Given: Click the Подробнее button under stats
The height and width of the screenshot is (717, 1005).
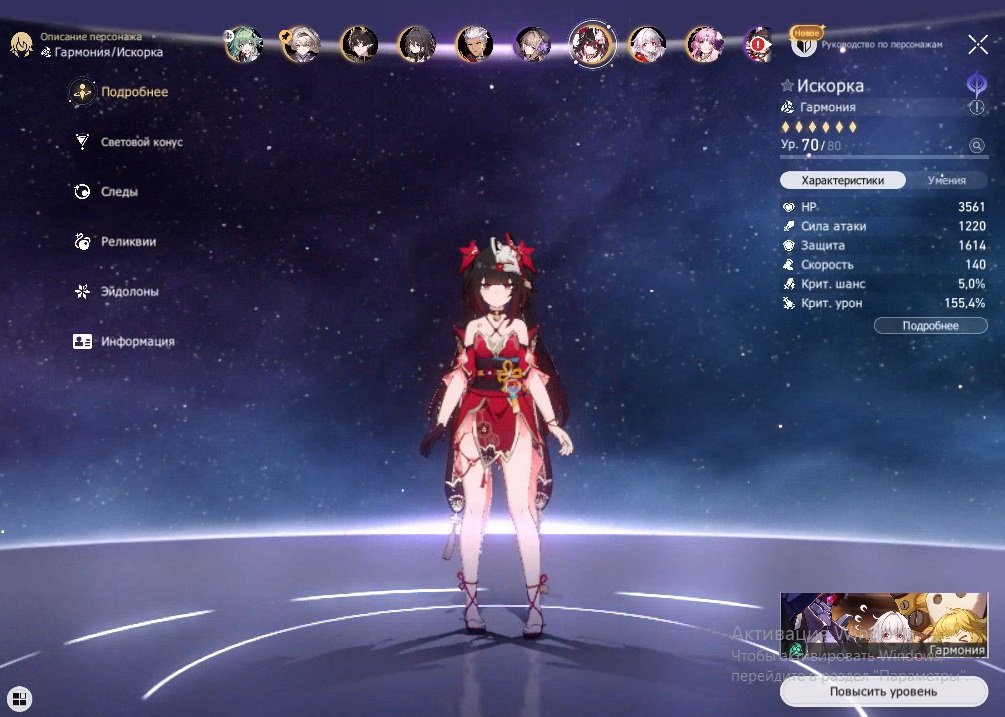Looking at the screenshot, I should pos(930,326).
